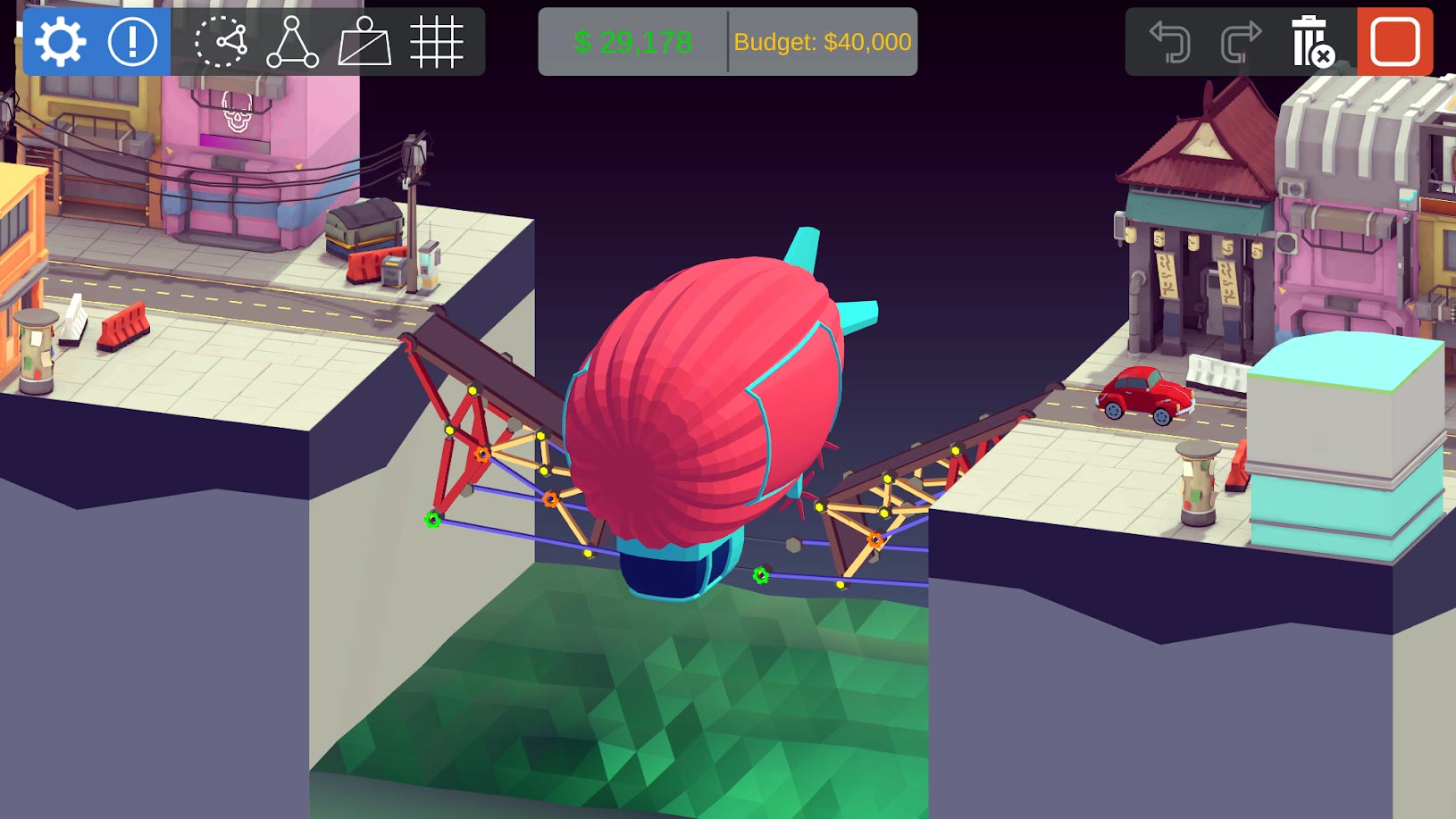
Task: Toggle the grid overlay
Action: 439,40
